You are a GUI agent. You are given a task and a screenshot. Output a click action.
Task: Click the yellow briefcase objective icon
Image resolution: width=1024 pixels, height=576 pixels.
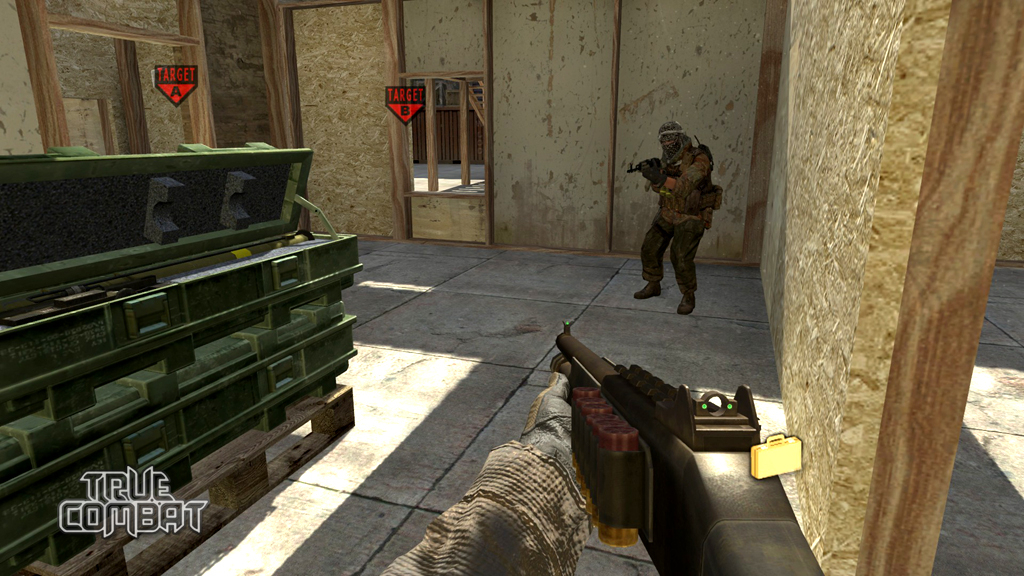click(x=776, y=456)
